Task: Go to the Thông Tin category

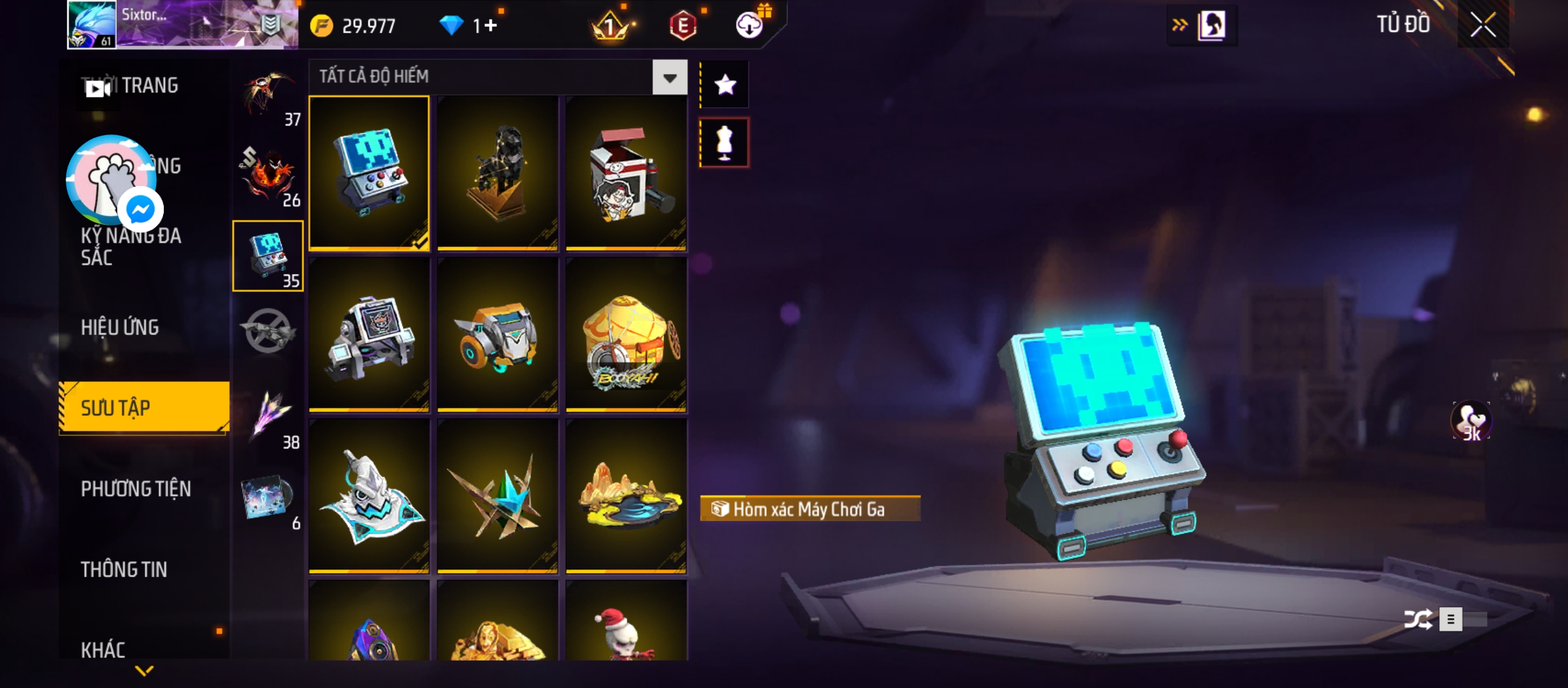Action: point(124,569)
